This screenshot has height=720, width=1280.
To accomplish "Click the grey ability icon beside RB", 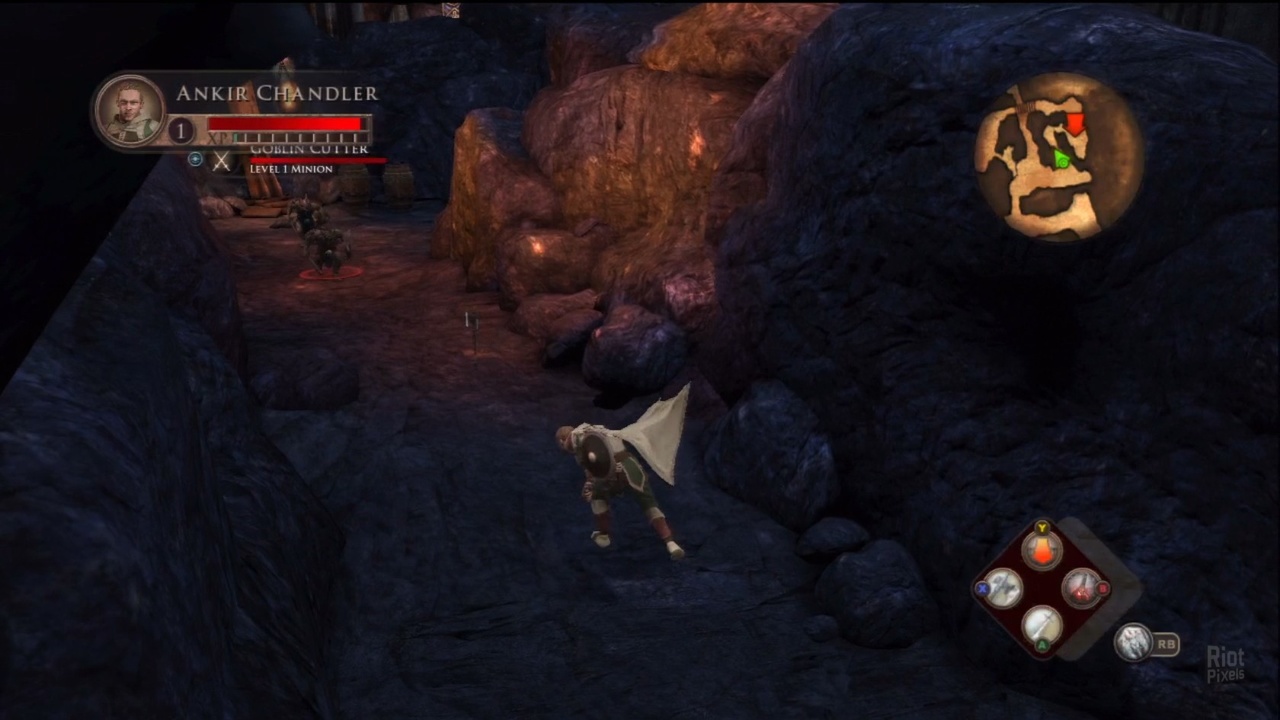I will [x=1133, y=642].
